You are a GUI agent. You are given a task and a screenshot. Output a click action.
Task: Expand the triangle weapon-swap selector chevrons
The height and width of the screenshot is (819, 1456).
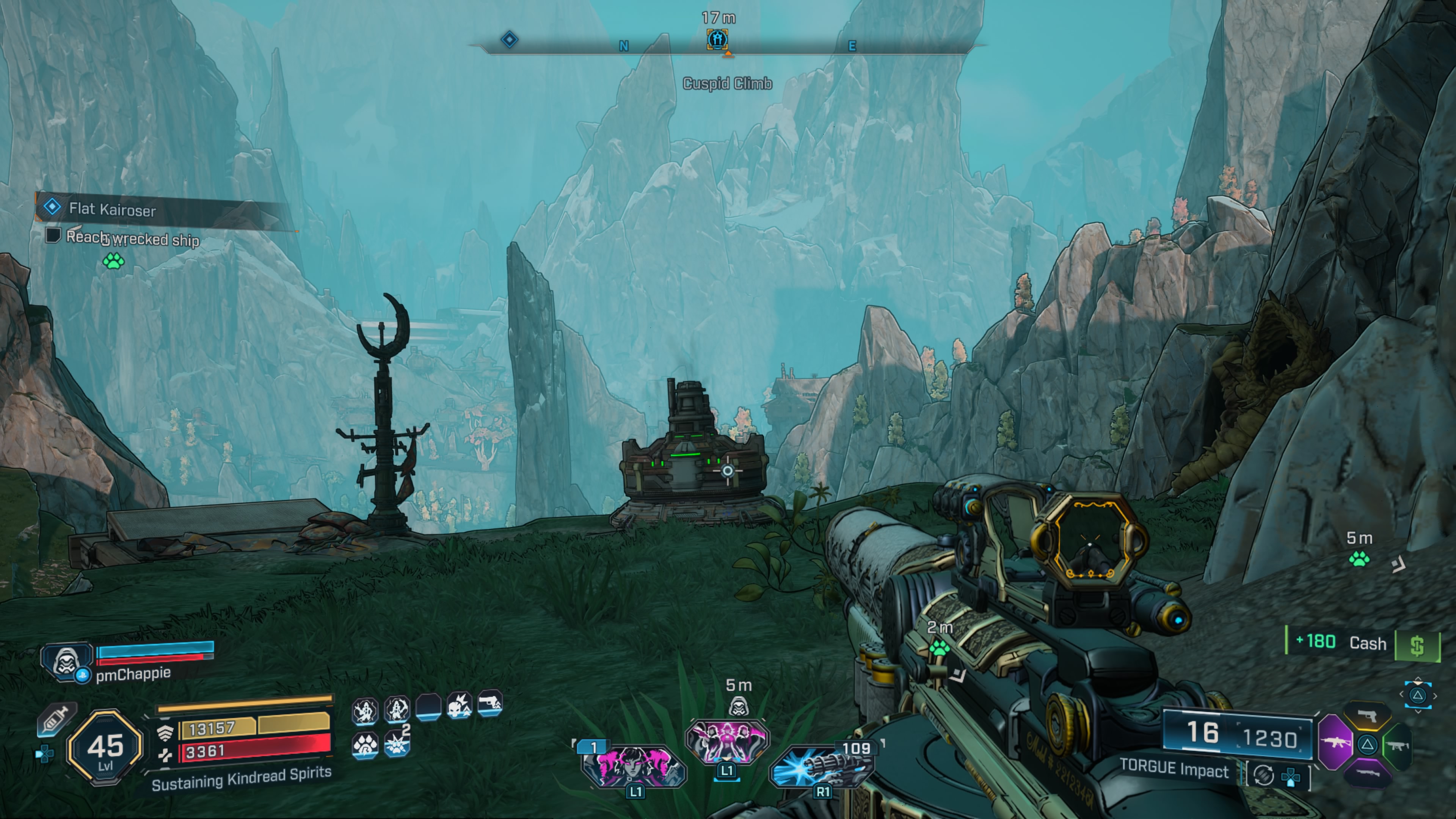(x=1418, y=695)
